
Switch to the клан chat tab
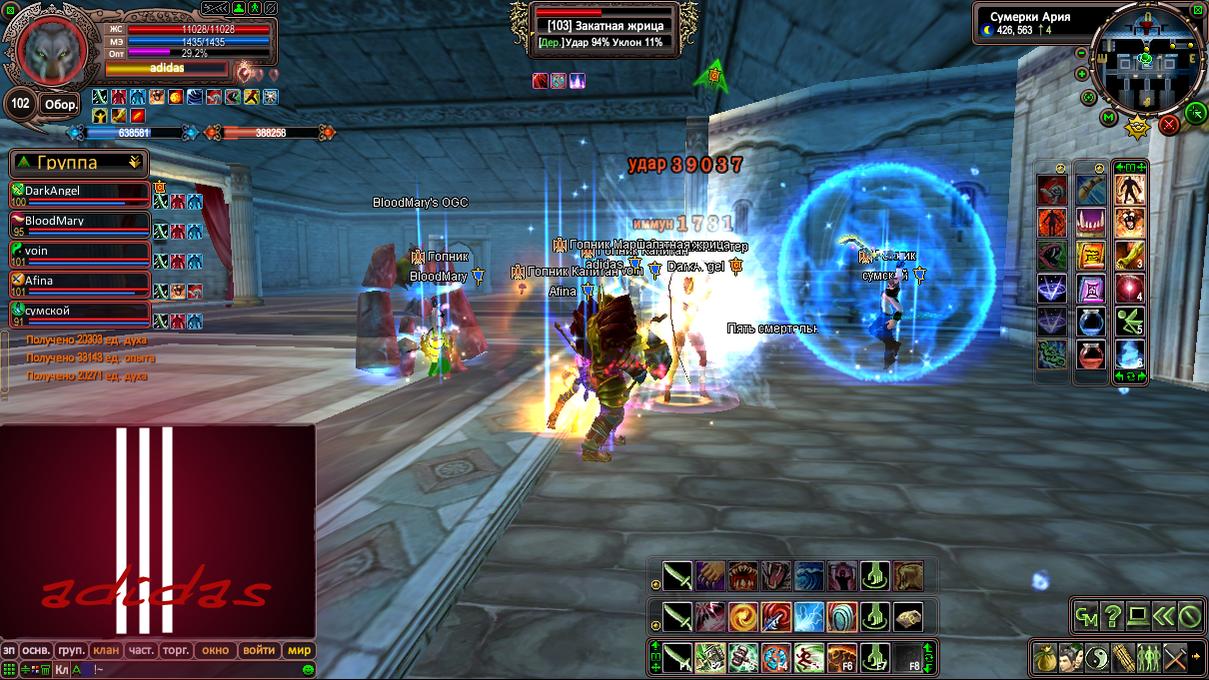pyautogui.click(x=106, y=650)
